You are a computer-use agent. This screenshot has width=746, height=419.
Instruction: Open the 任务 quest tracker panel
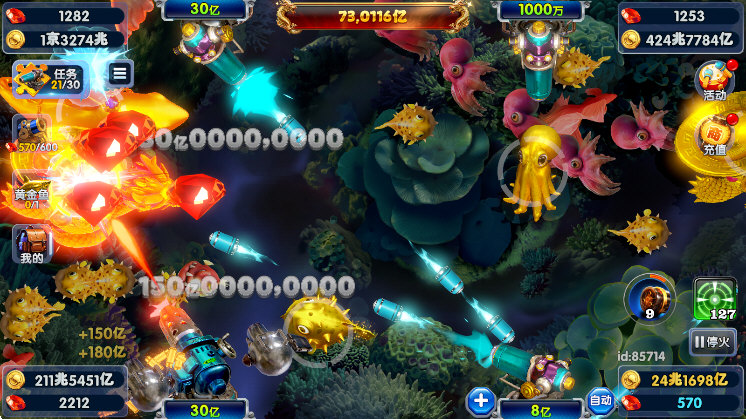52,78
